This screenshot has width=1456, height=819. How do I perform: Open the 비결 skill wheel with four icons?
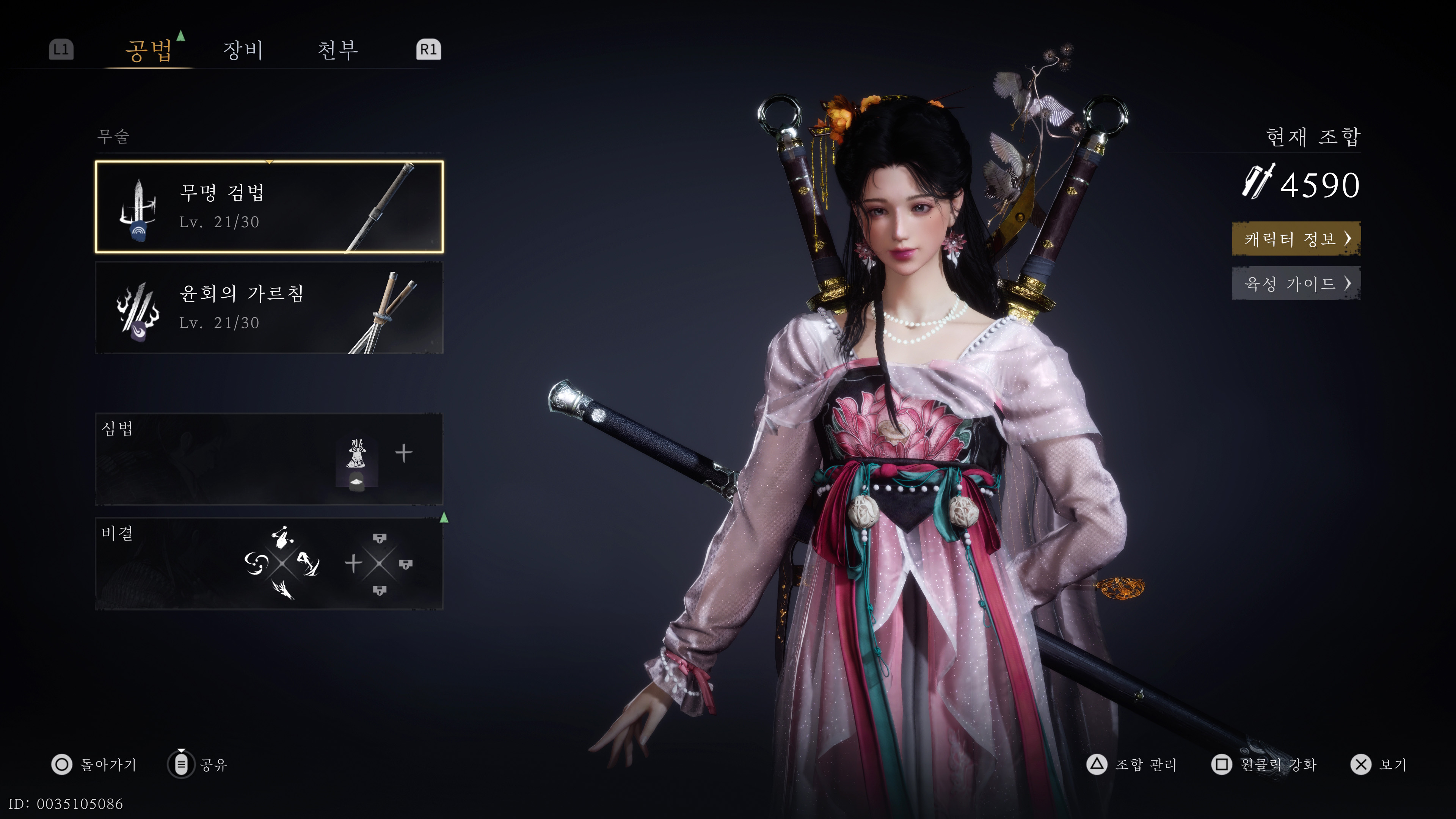click(282, 563)
